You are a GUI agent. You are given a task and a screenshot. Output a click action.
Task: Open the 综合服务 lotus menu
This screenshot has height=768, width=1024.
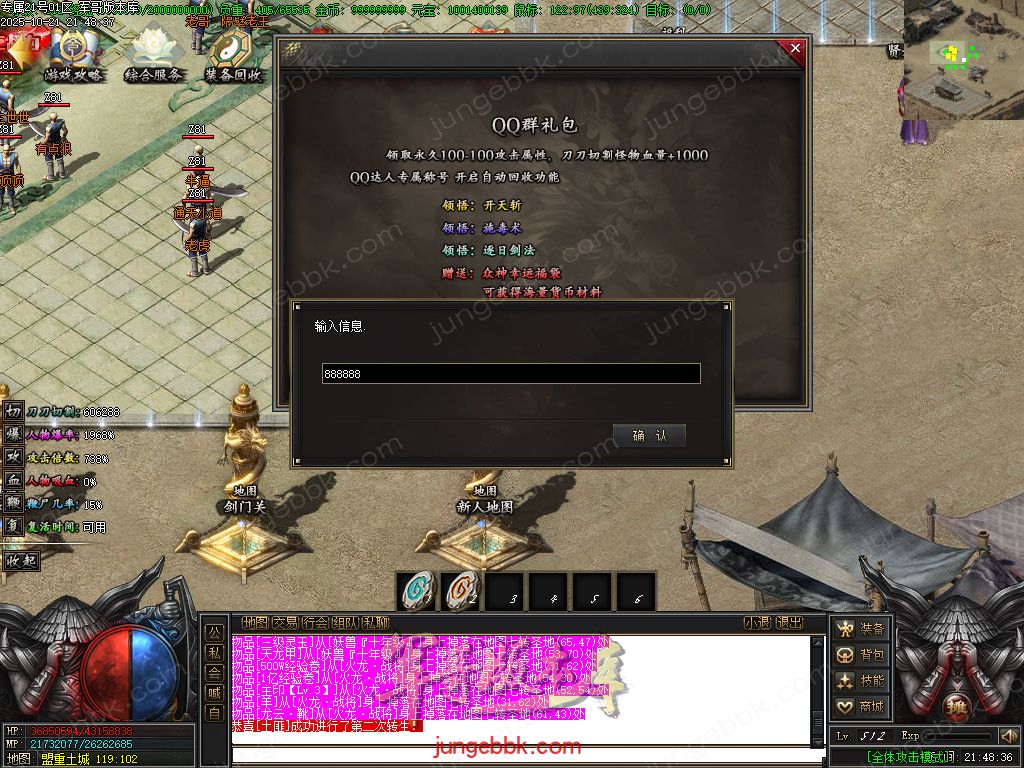click(x=154, y=58)
